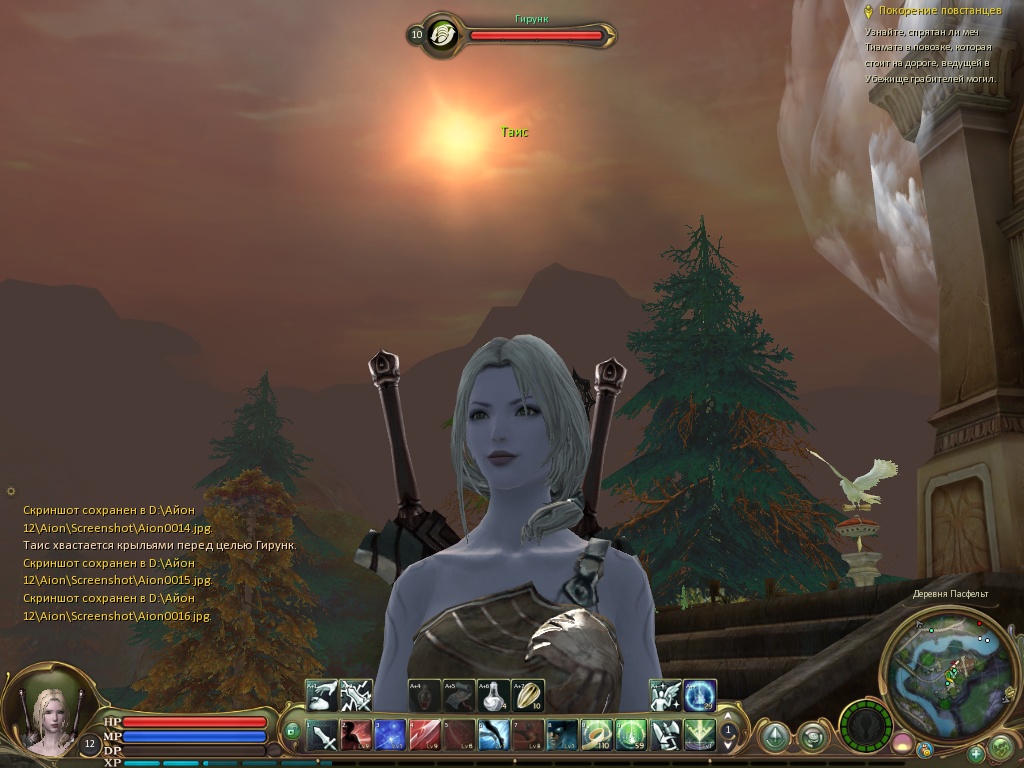
Task: Click the chat log settings gear
Action: 11,491
